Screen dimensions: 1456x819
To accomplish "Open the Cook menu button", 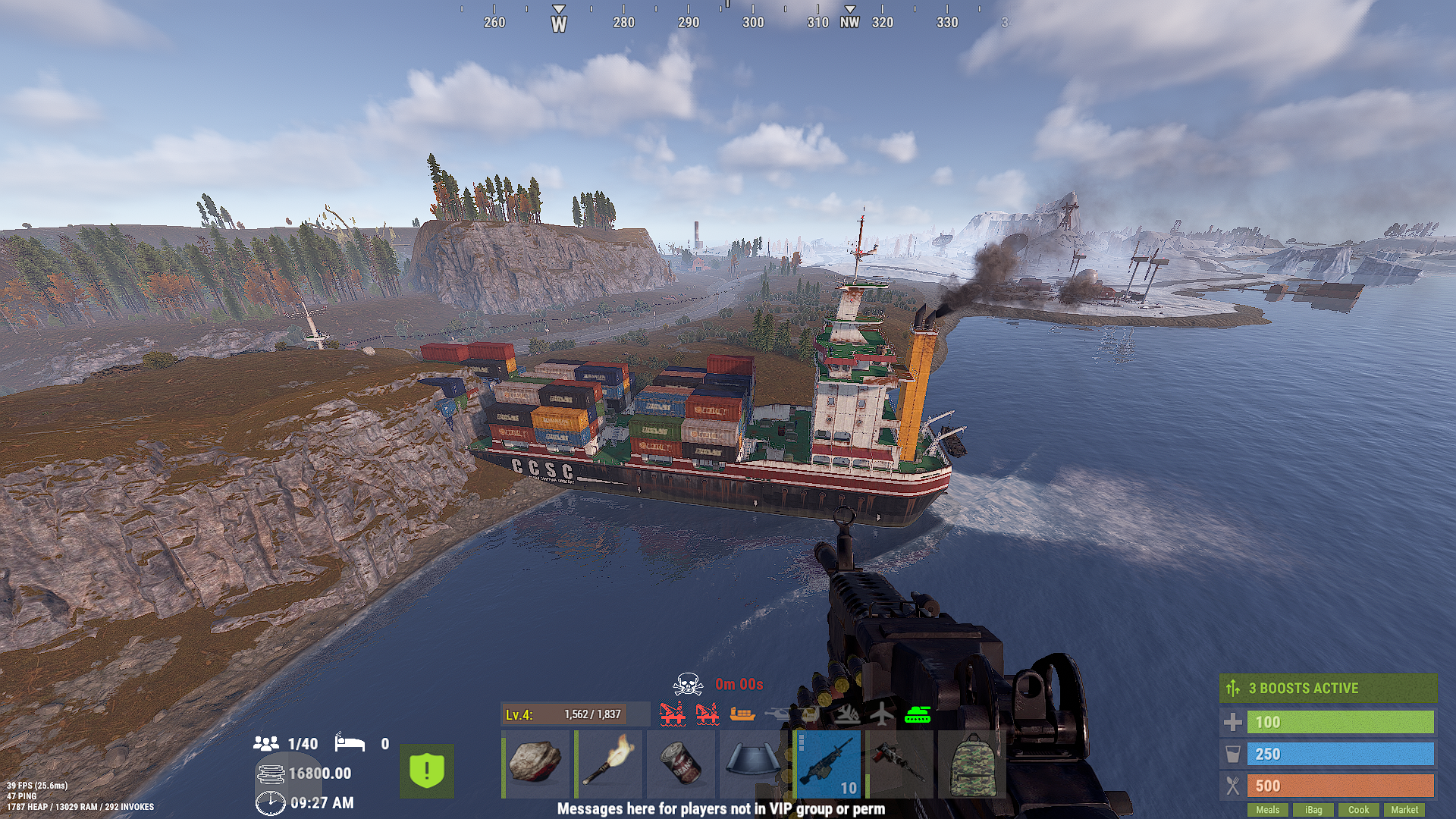I will tap(1358, 810).
